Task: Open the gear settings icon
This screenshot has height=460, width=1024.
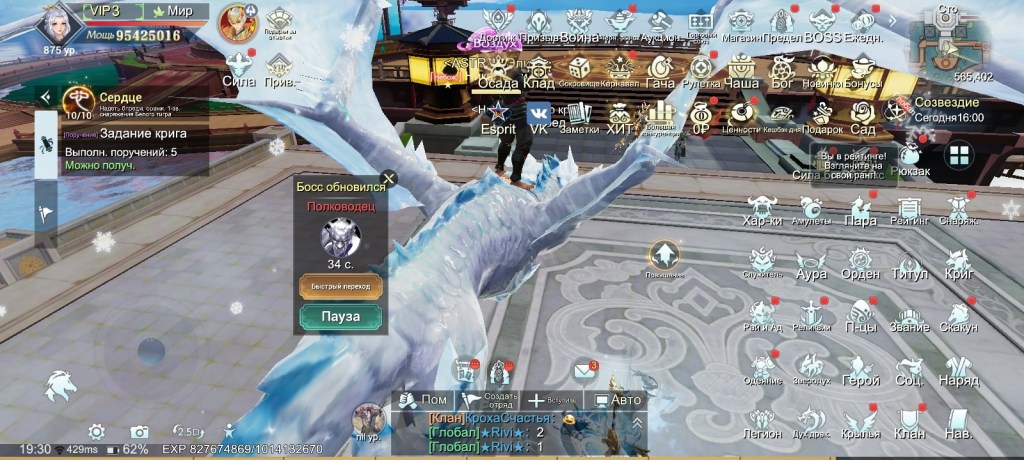Action: click(96, 431)
